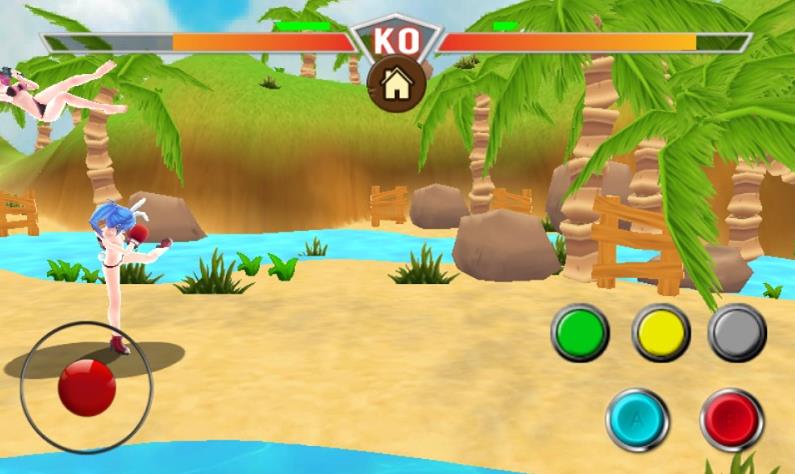The image size is (795, 474).
Task: Click the red virtual joystick knob
Action: click(87, 387)
